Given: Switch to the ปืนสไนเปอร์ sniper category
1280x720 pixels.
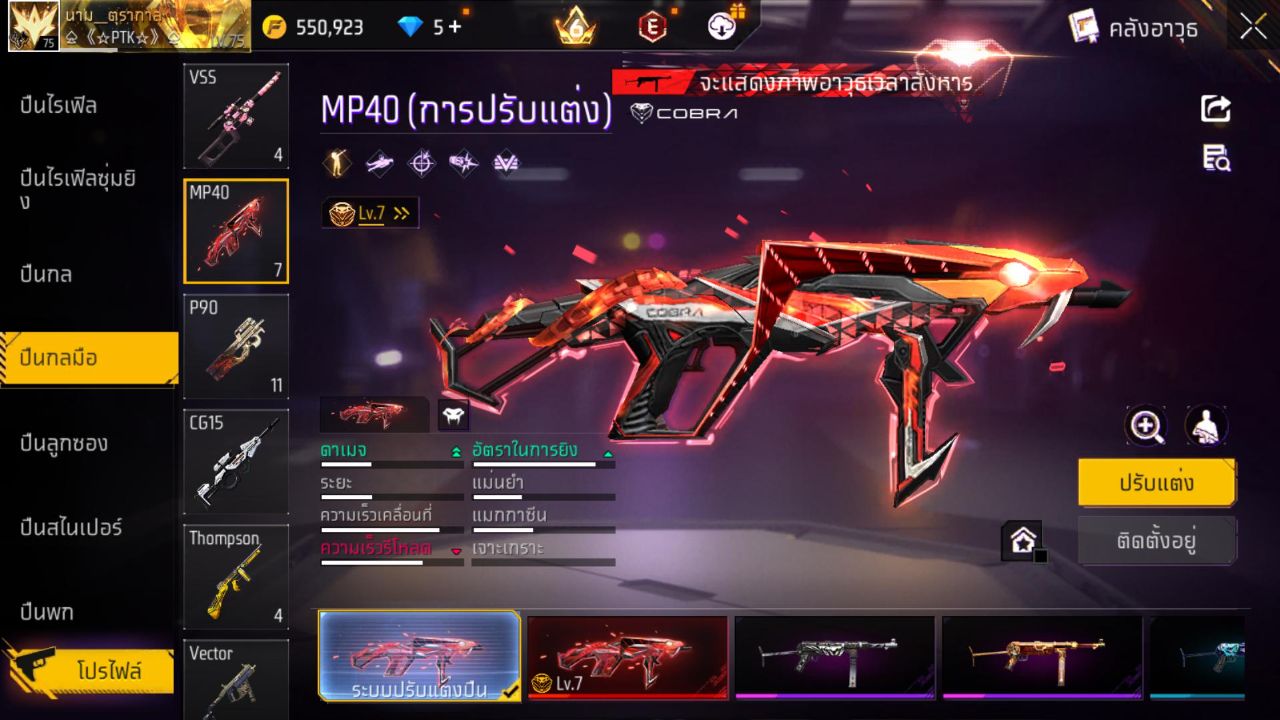Looking at the screenshot, I should (73, 528).
